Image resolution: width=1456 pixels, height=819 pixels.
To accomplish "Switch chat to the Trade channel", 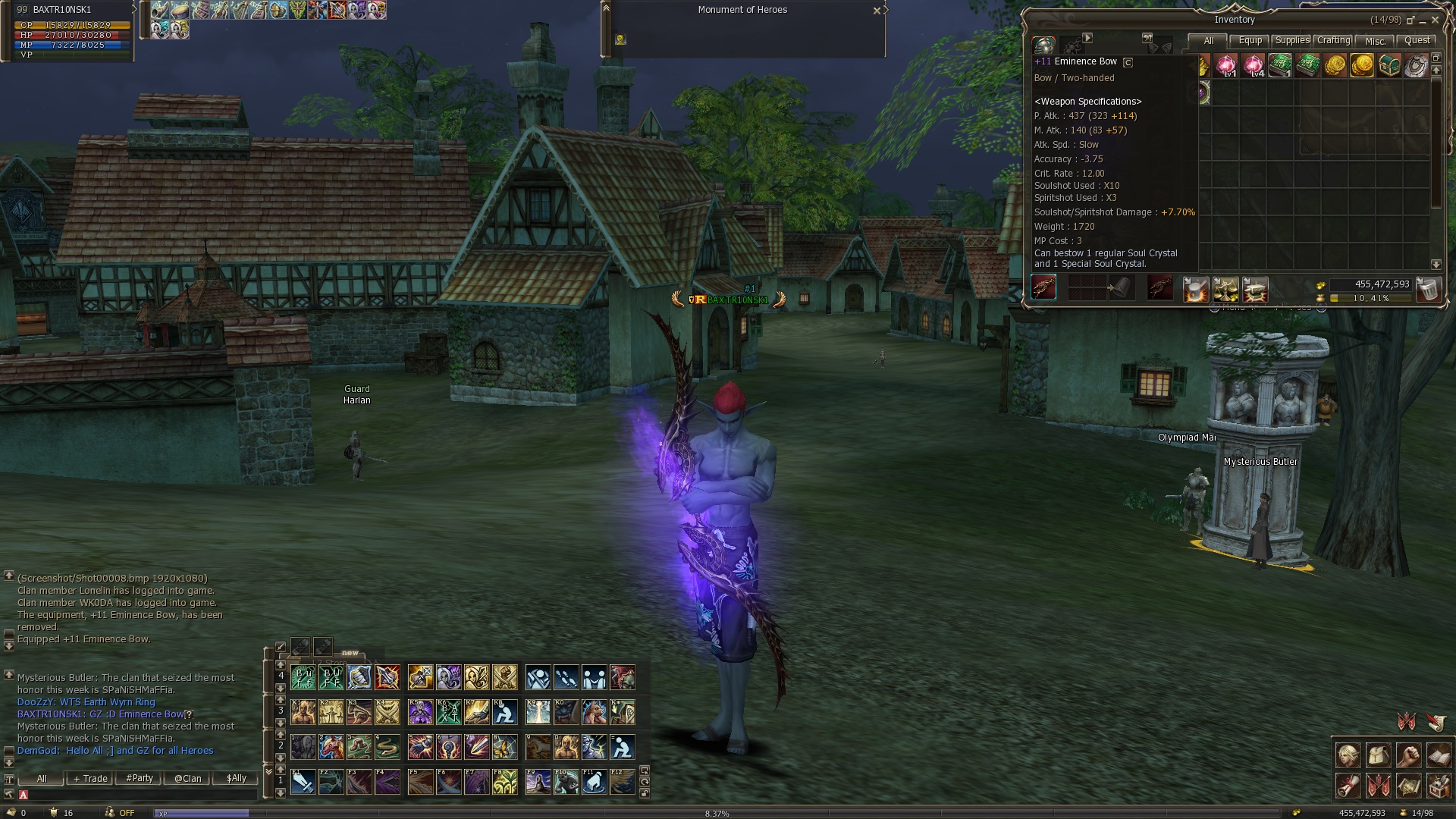I will click(x=90, y=779).
